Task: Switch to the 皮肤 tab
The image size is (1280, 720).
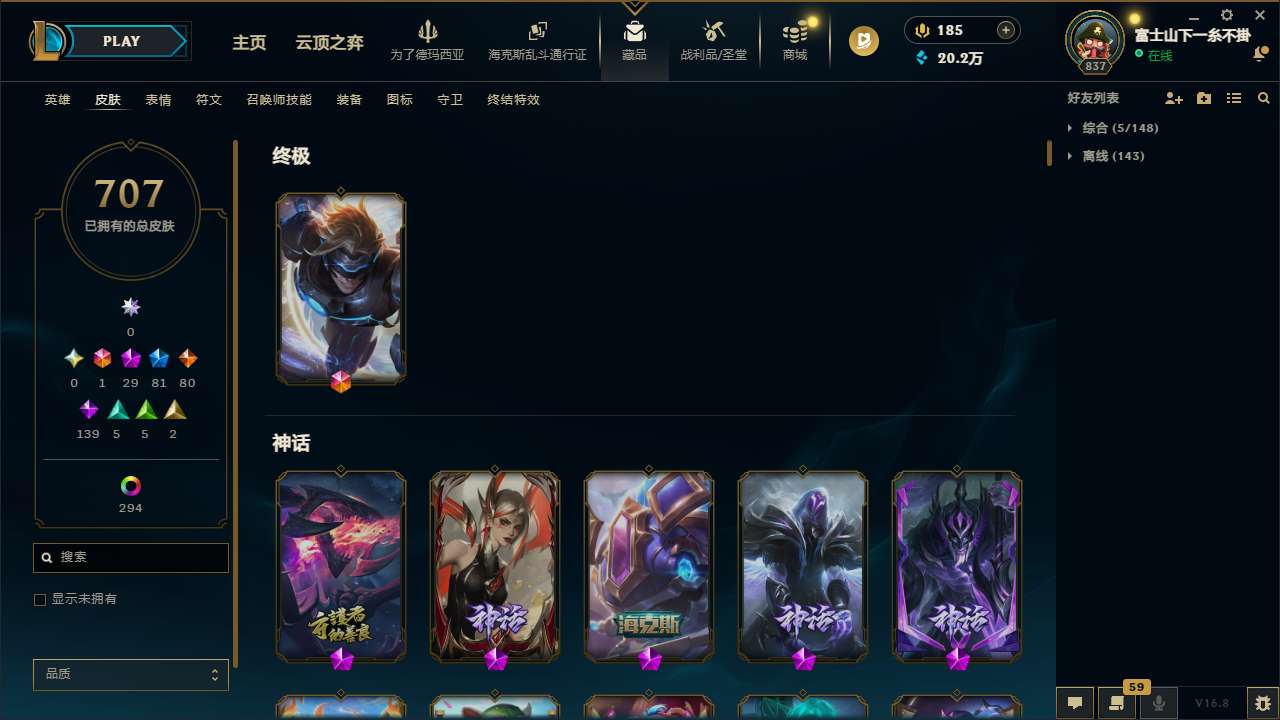Action: pos(108,99)
